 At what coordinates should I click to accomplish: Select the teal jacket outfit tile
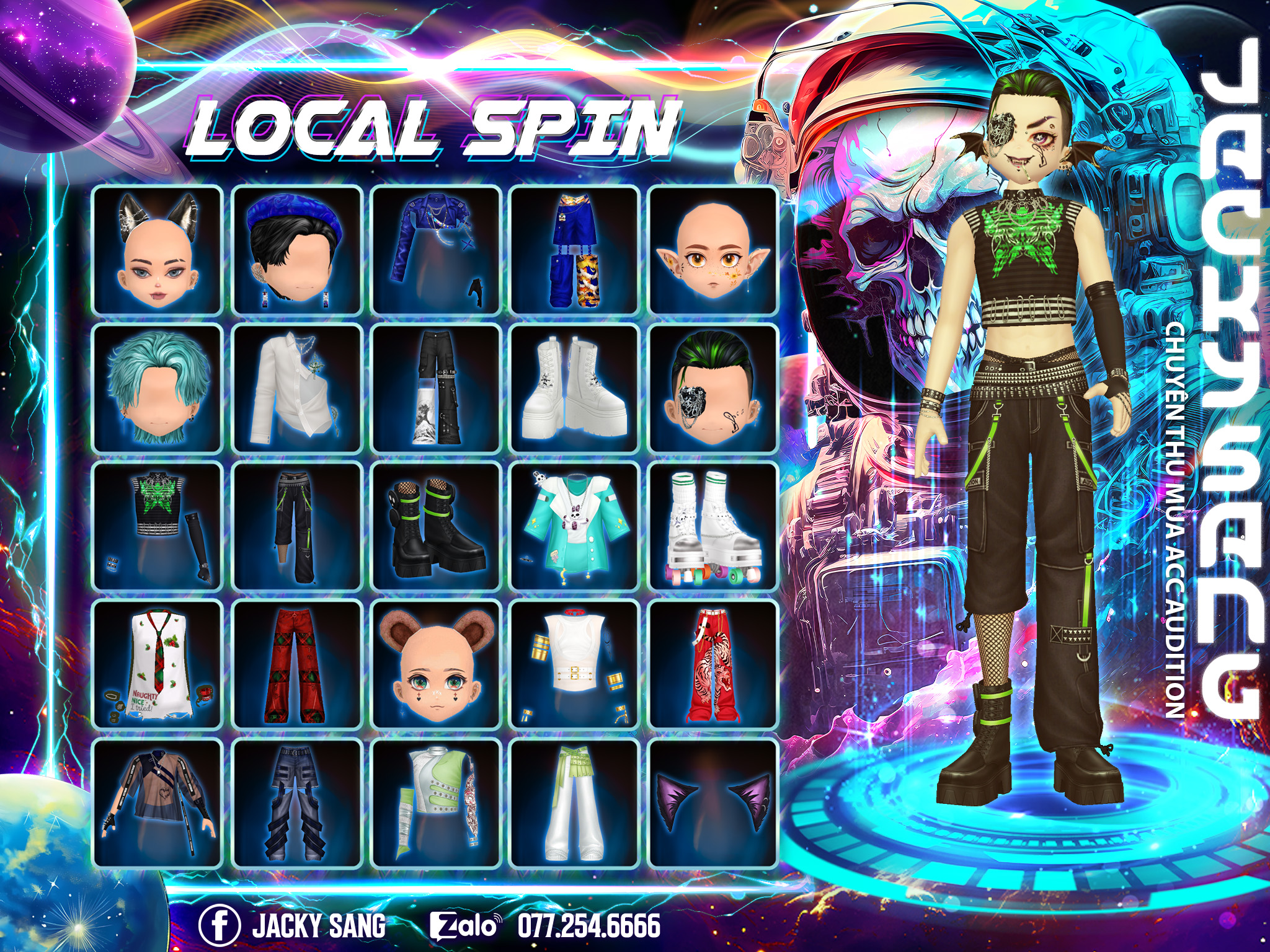[x=574, y=526]
